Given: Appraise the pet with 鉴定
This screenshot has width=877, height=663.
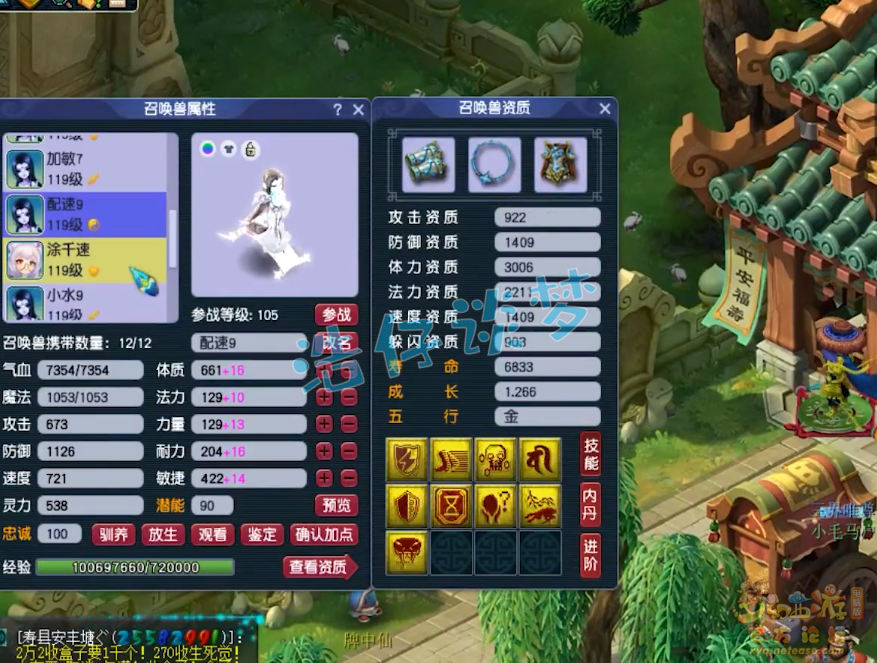Looking at the screenshot, I should 261,535.
